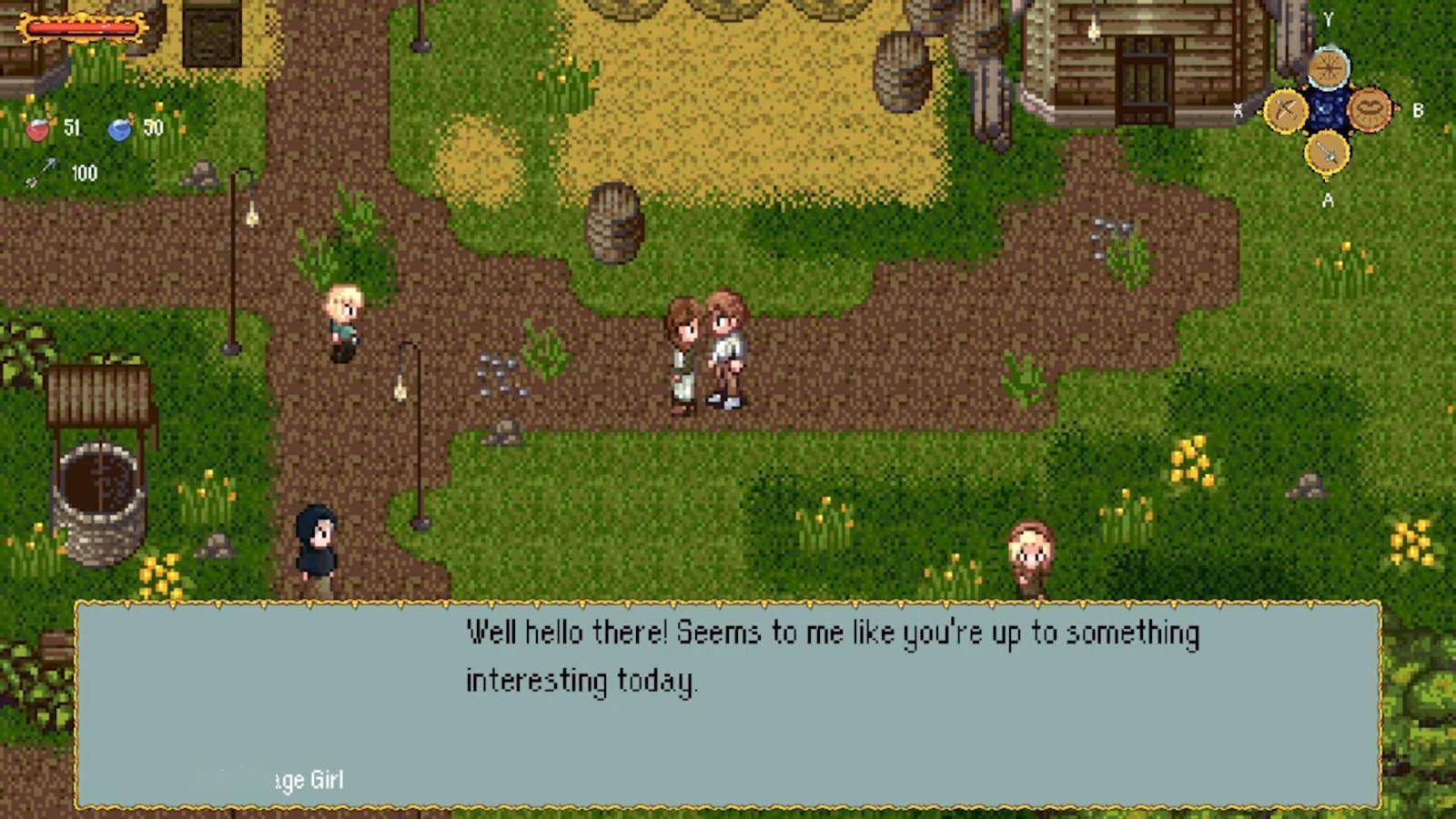Activate the lips talk action icon
Viewport: 1456px width, 819px height.
coord(1370,110)
